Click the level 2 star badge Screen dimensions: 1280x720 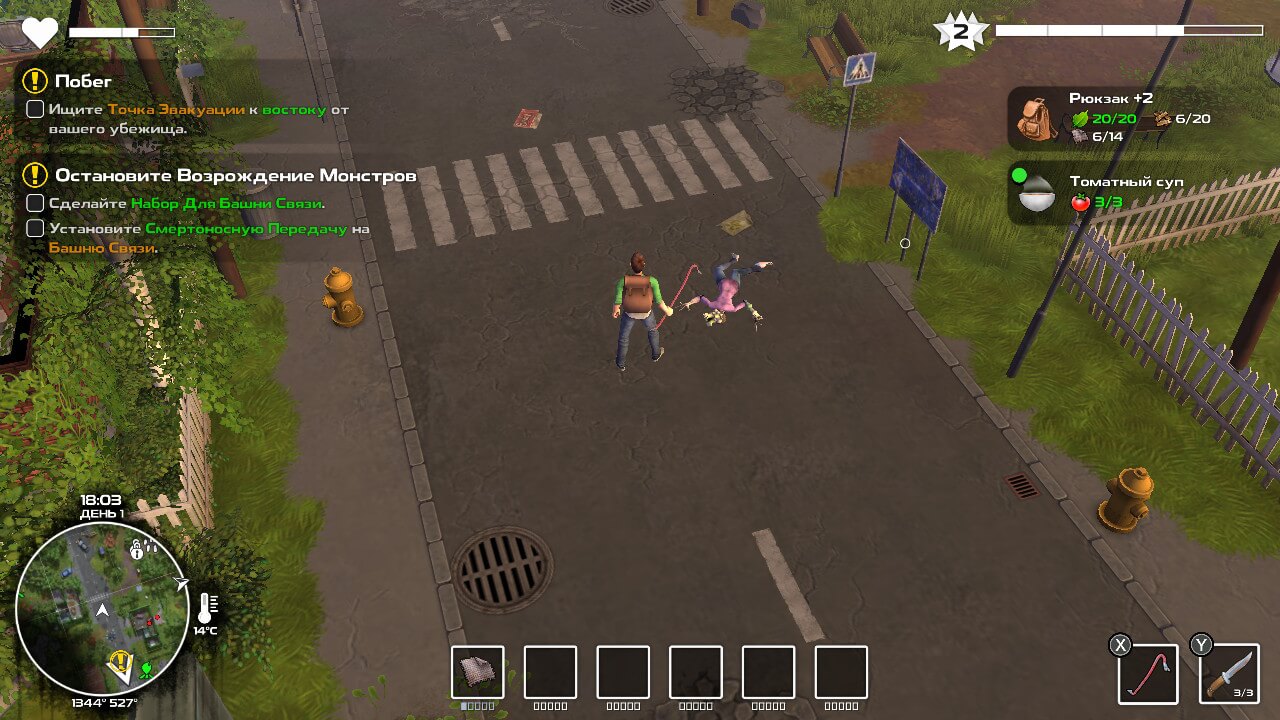tap(960, 32)
